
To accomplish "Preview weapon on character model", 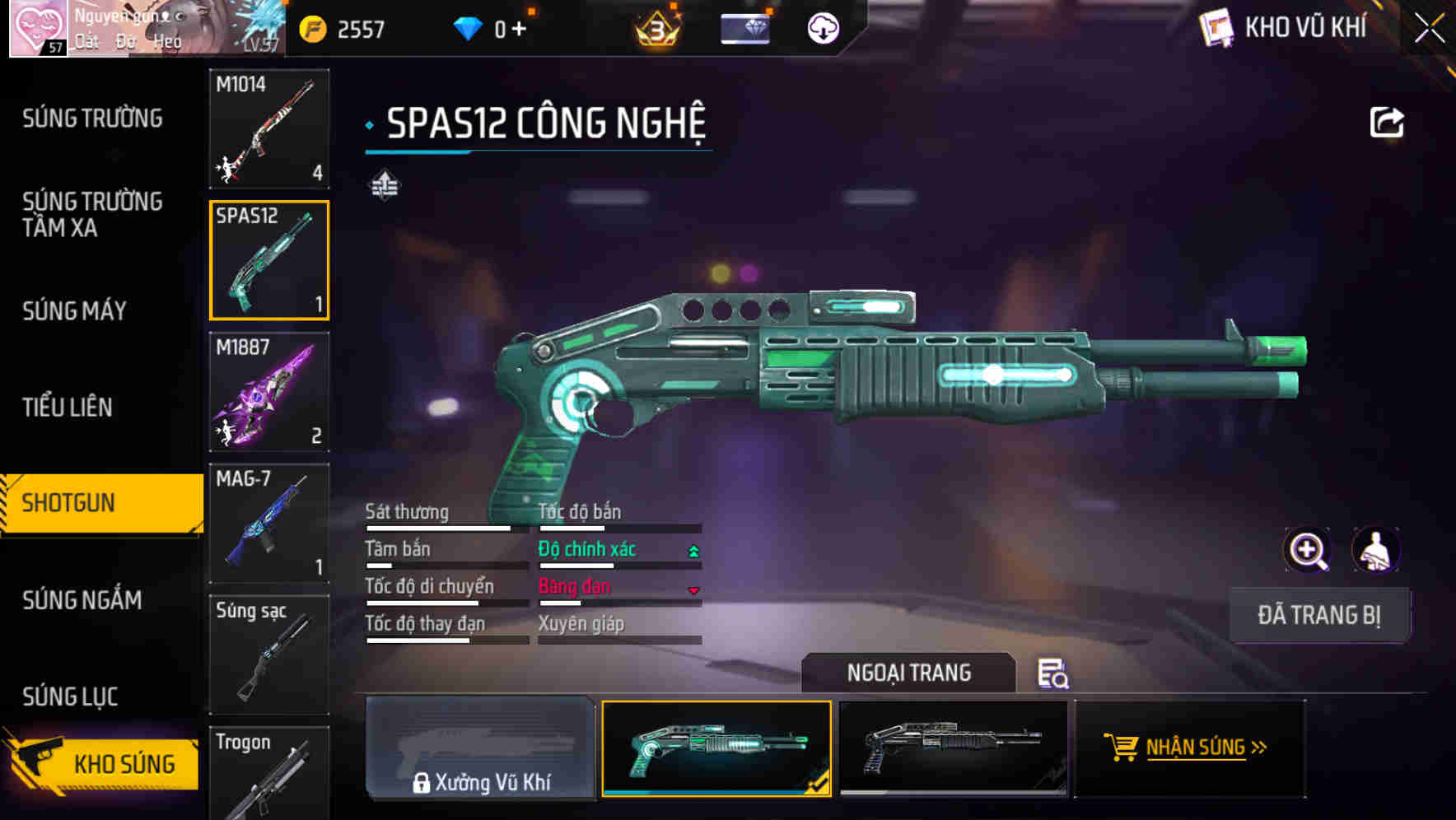I will coord(1375,550).
